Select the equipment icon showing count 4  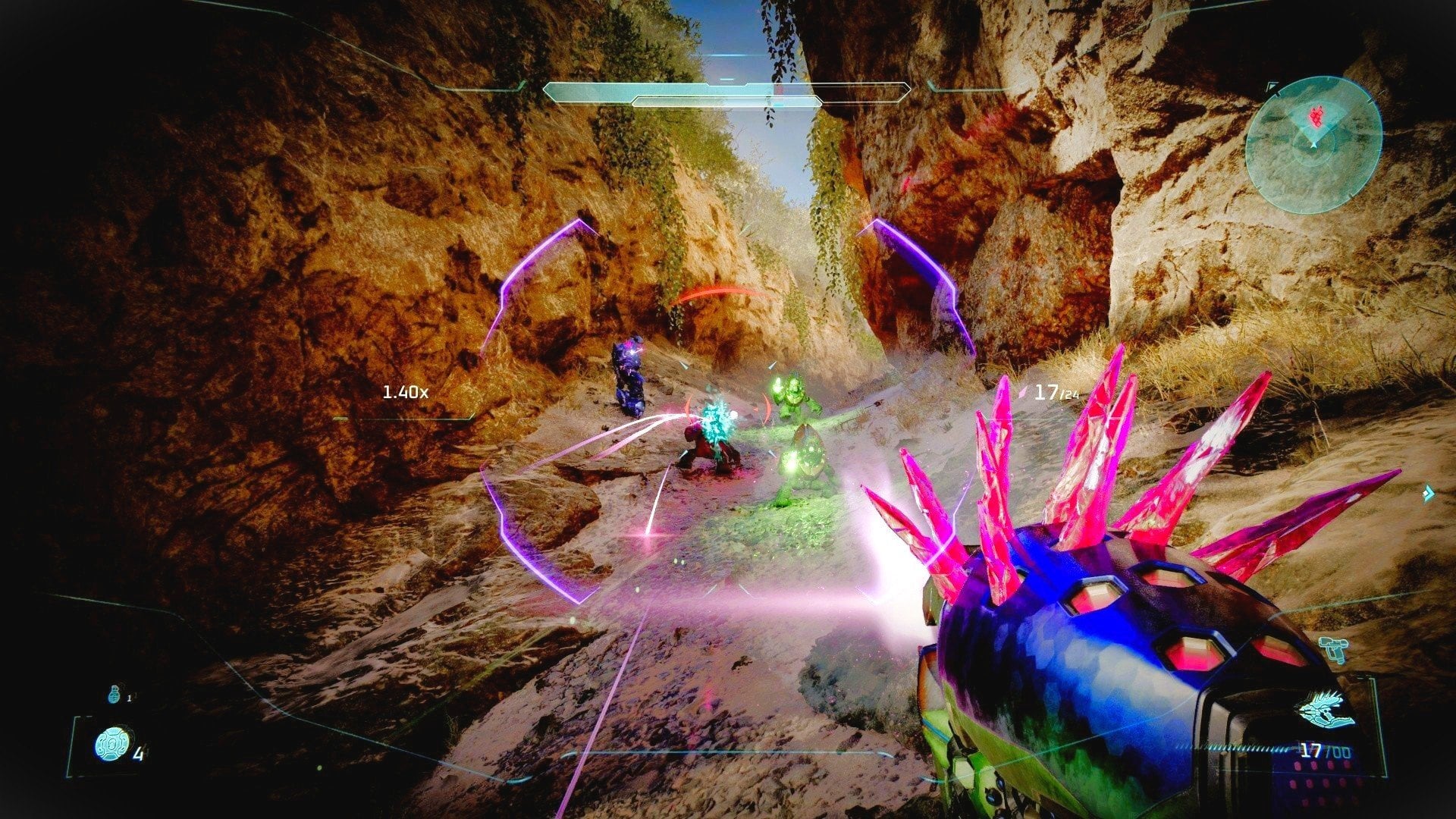pos(114,745)
